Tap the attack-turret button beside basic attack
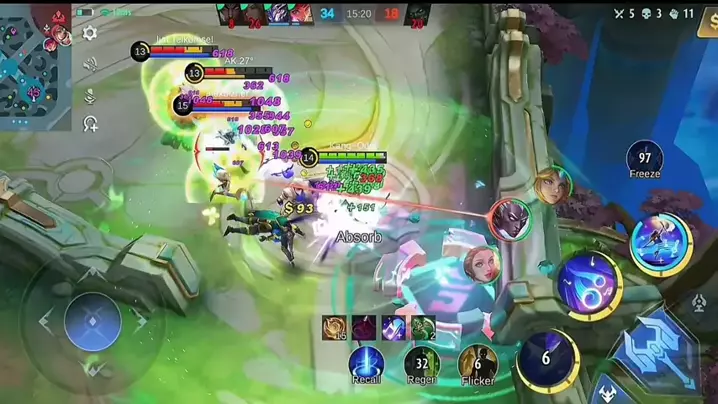 point(699,302)
